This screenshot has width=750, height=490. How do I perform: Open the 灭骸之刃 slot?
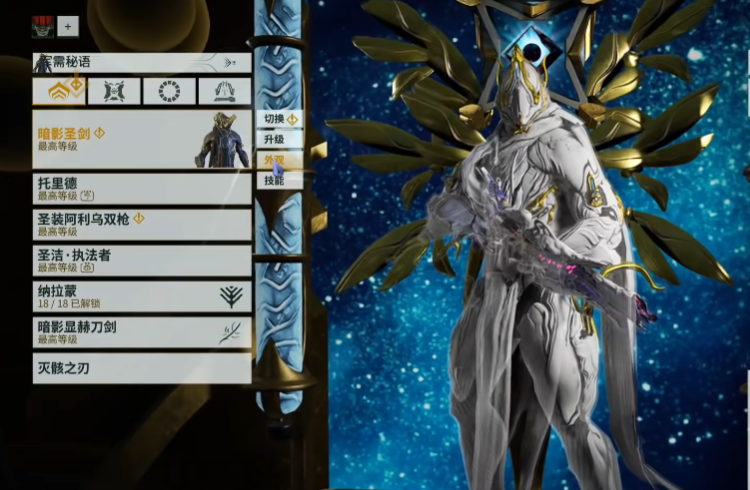click(x=141, y=368)
